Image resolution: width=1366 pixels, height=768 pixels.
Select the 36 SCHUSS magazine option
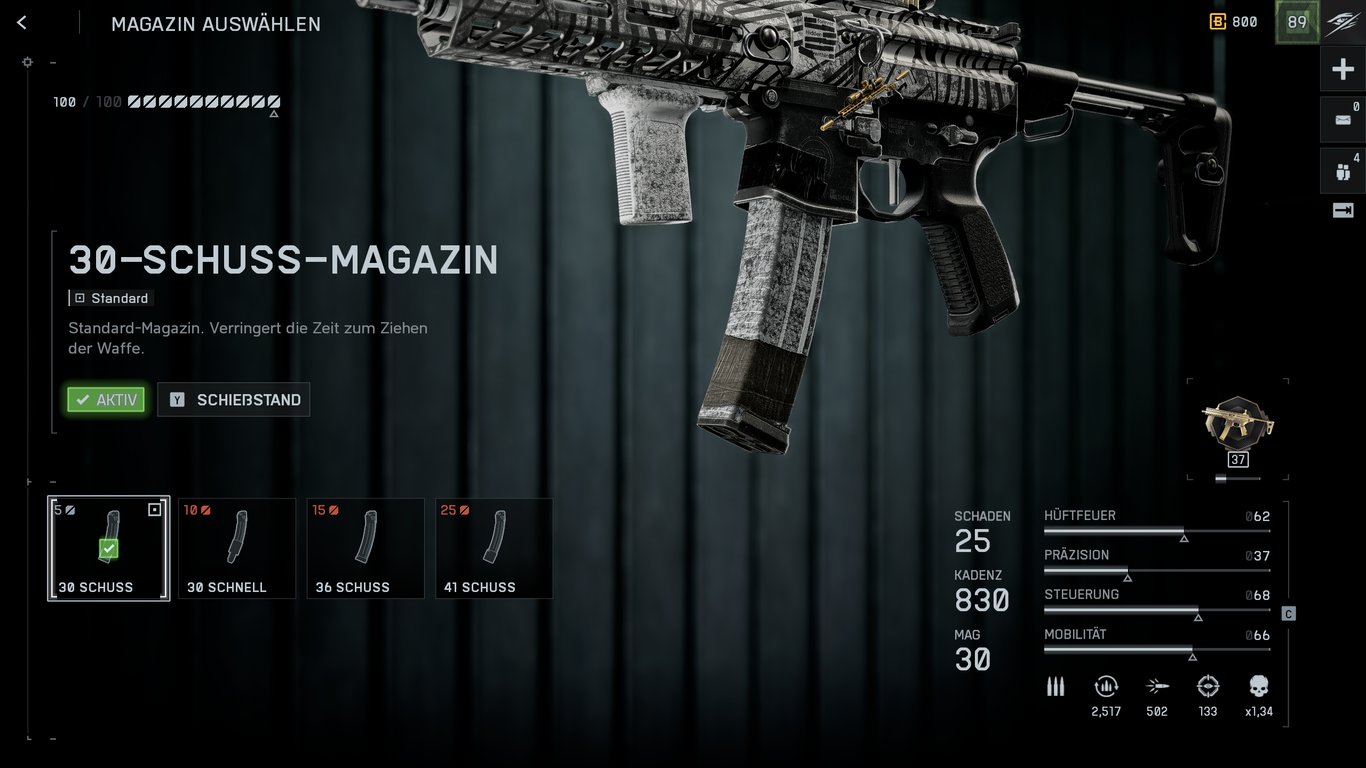365,548
